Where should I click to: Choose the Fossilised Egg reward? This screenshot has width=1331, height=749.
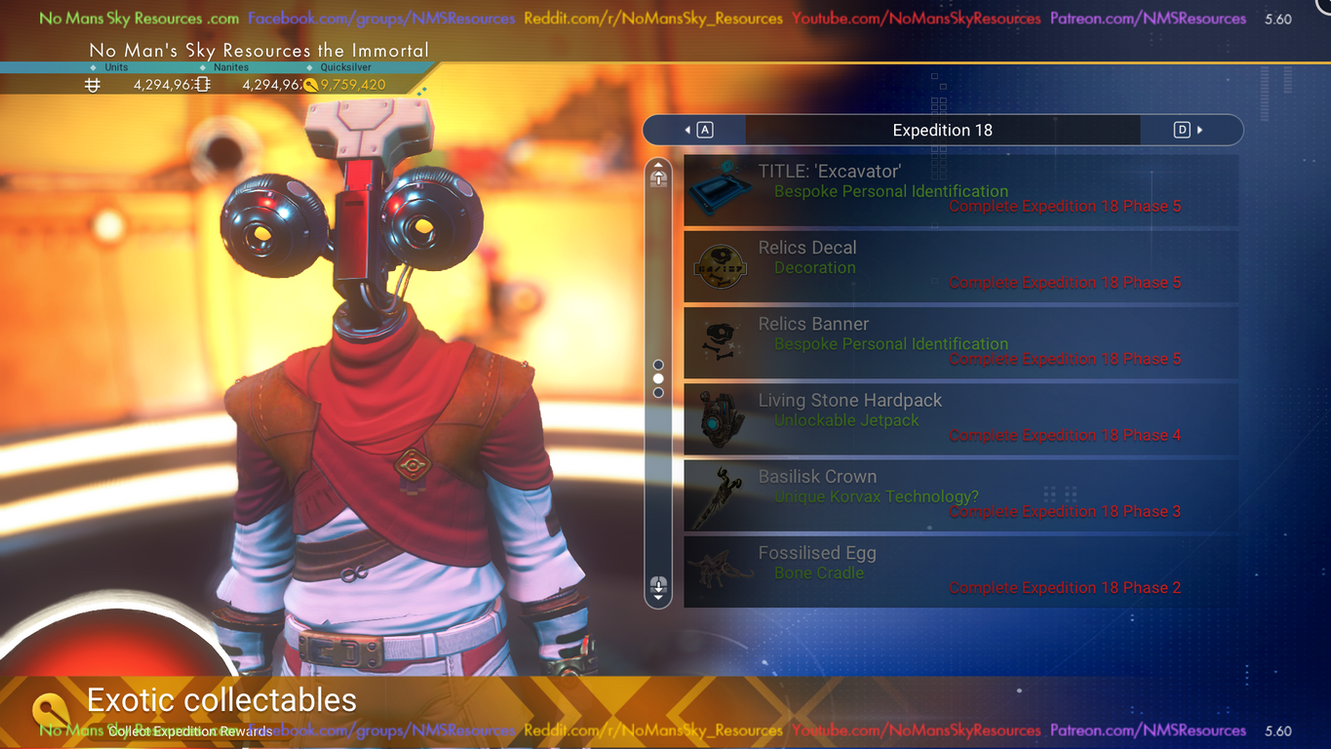(x=960, y=572)
